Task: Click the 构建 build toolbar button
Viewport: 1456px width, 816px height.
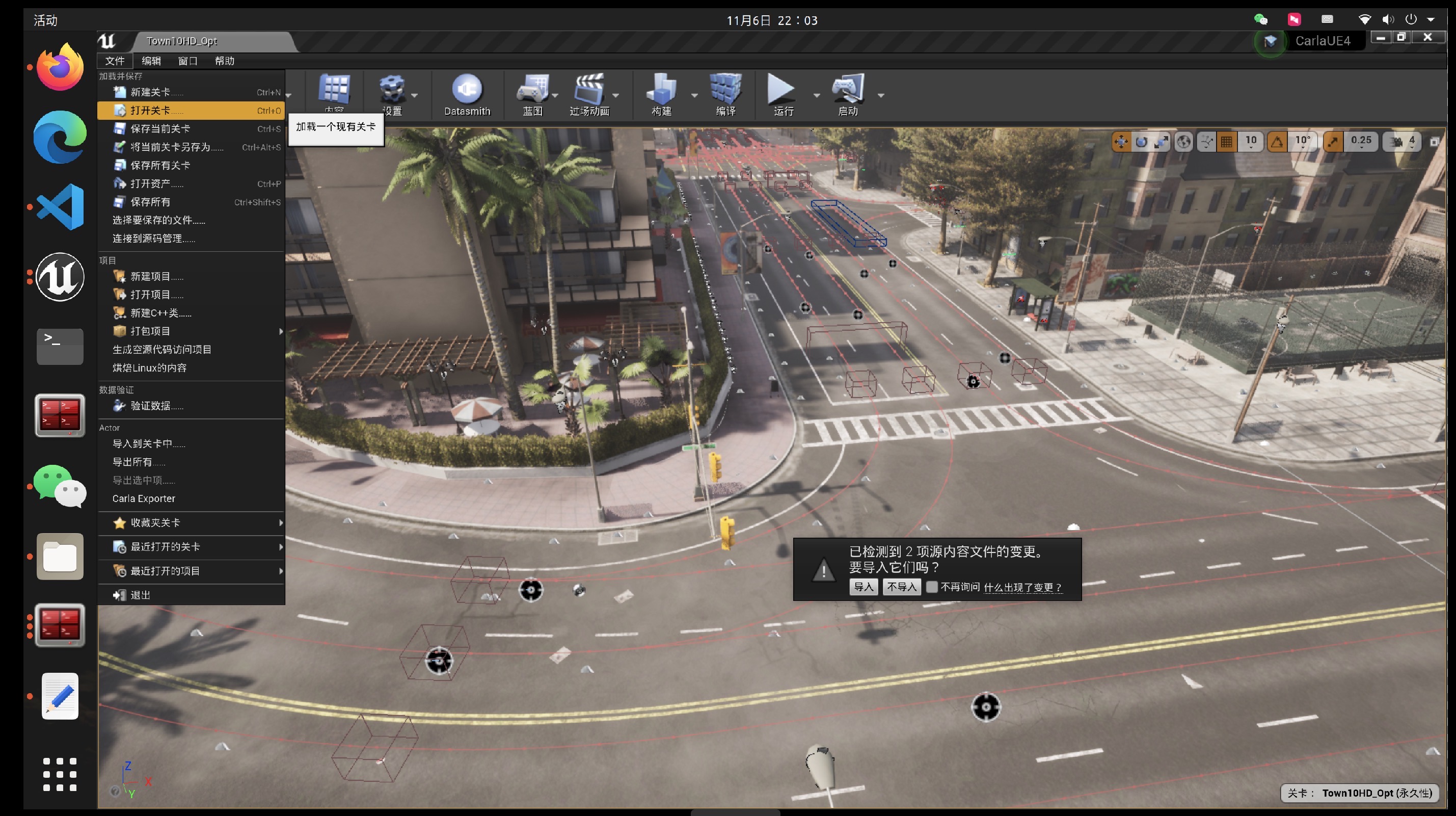Action: click(661, 94)
